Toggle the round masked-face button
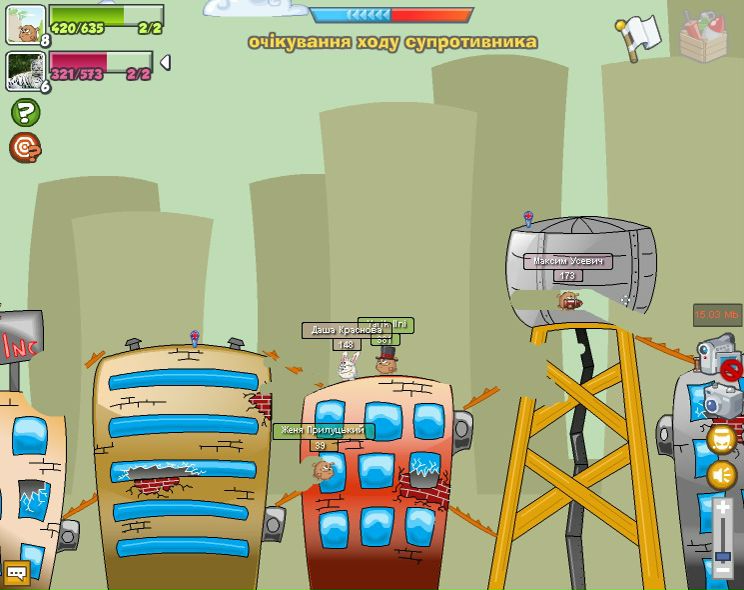 (722, 439)
